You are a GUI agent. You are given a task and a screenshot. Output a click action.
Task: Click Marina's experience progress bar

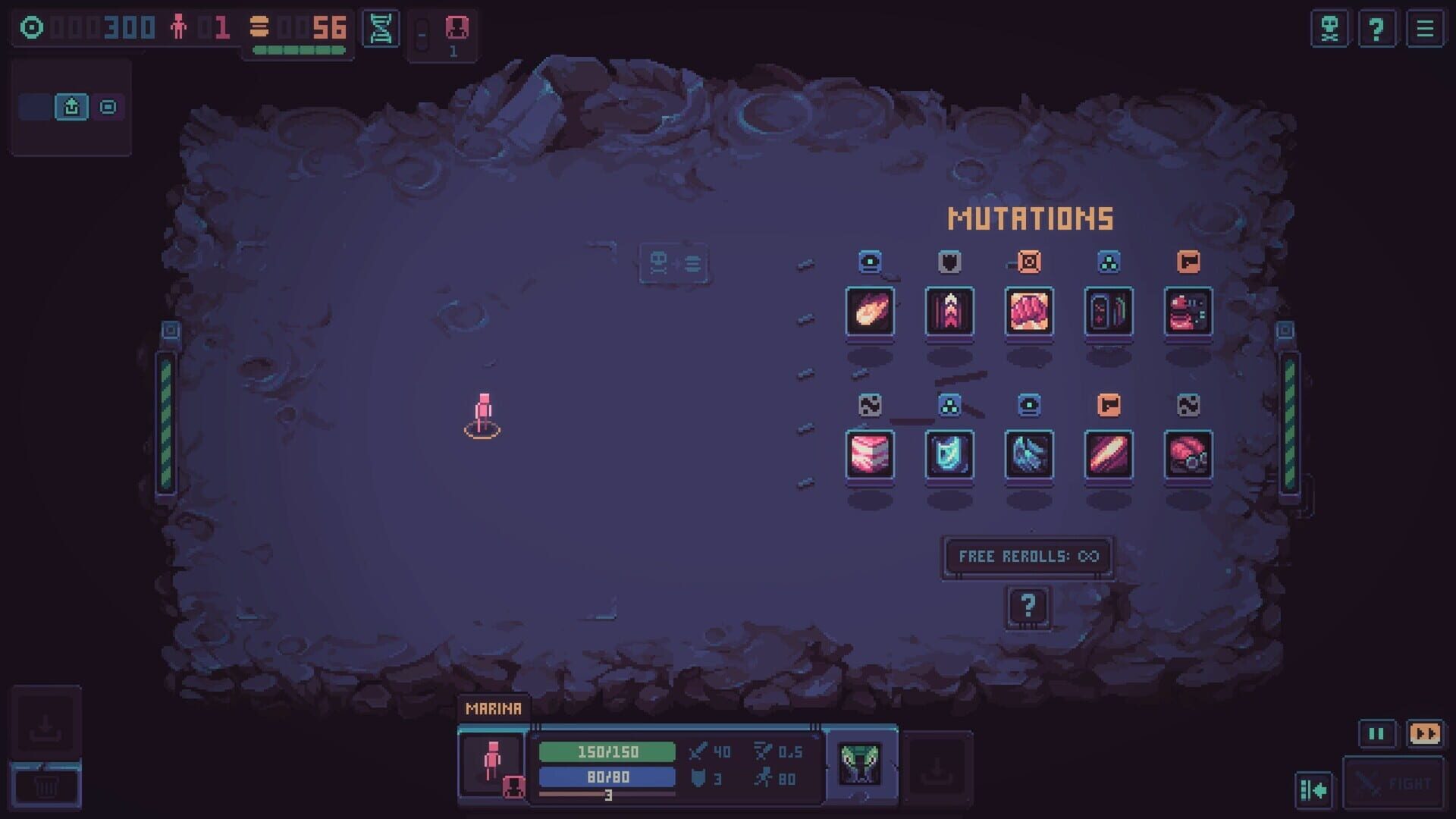coord(607,794)
